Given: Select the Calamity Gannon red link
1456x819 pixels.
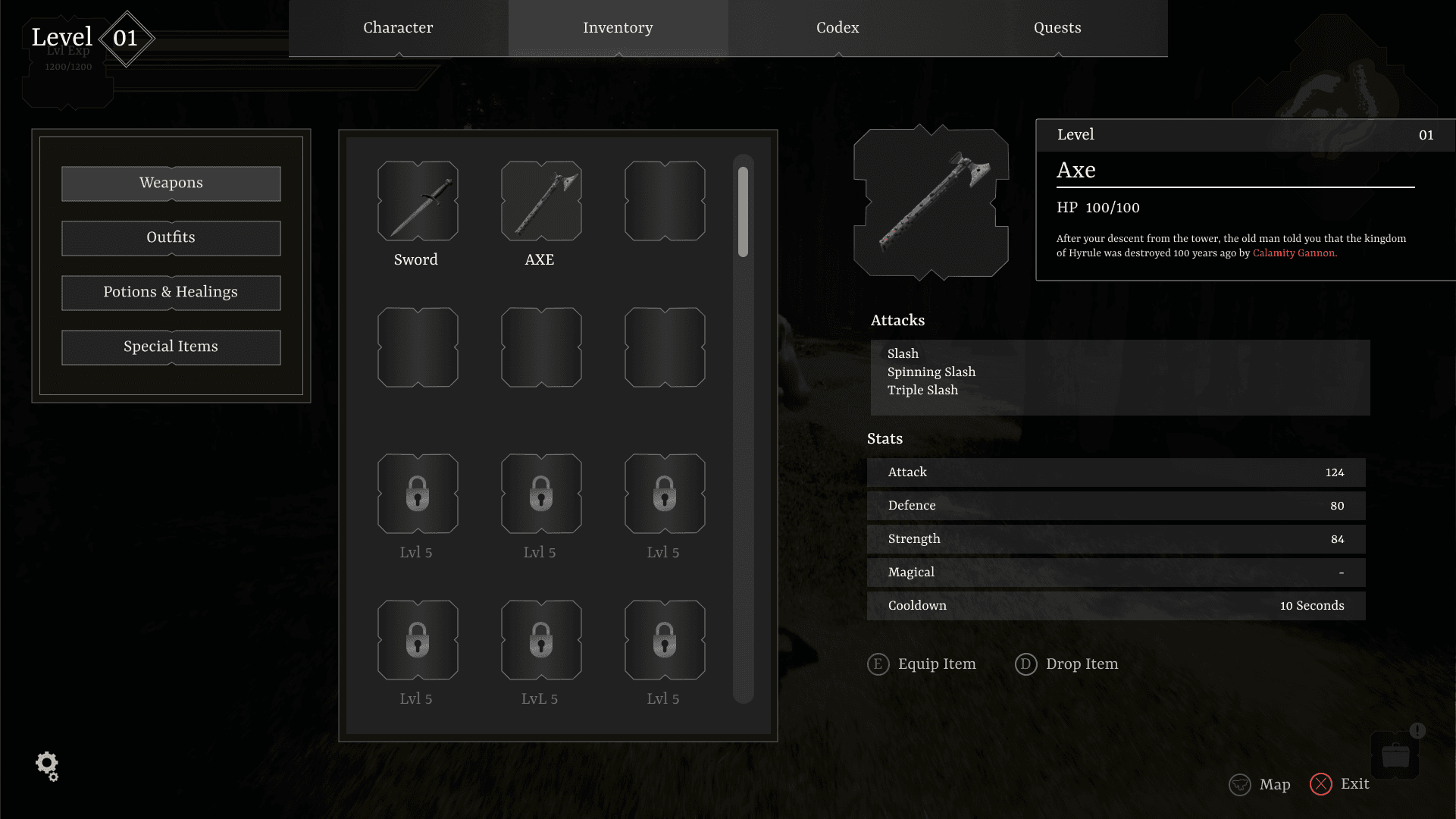Looking at the screenshot, I should coord(1294,253).
